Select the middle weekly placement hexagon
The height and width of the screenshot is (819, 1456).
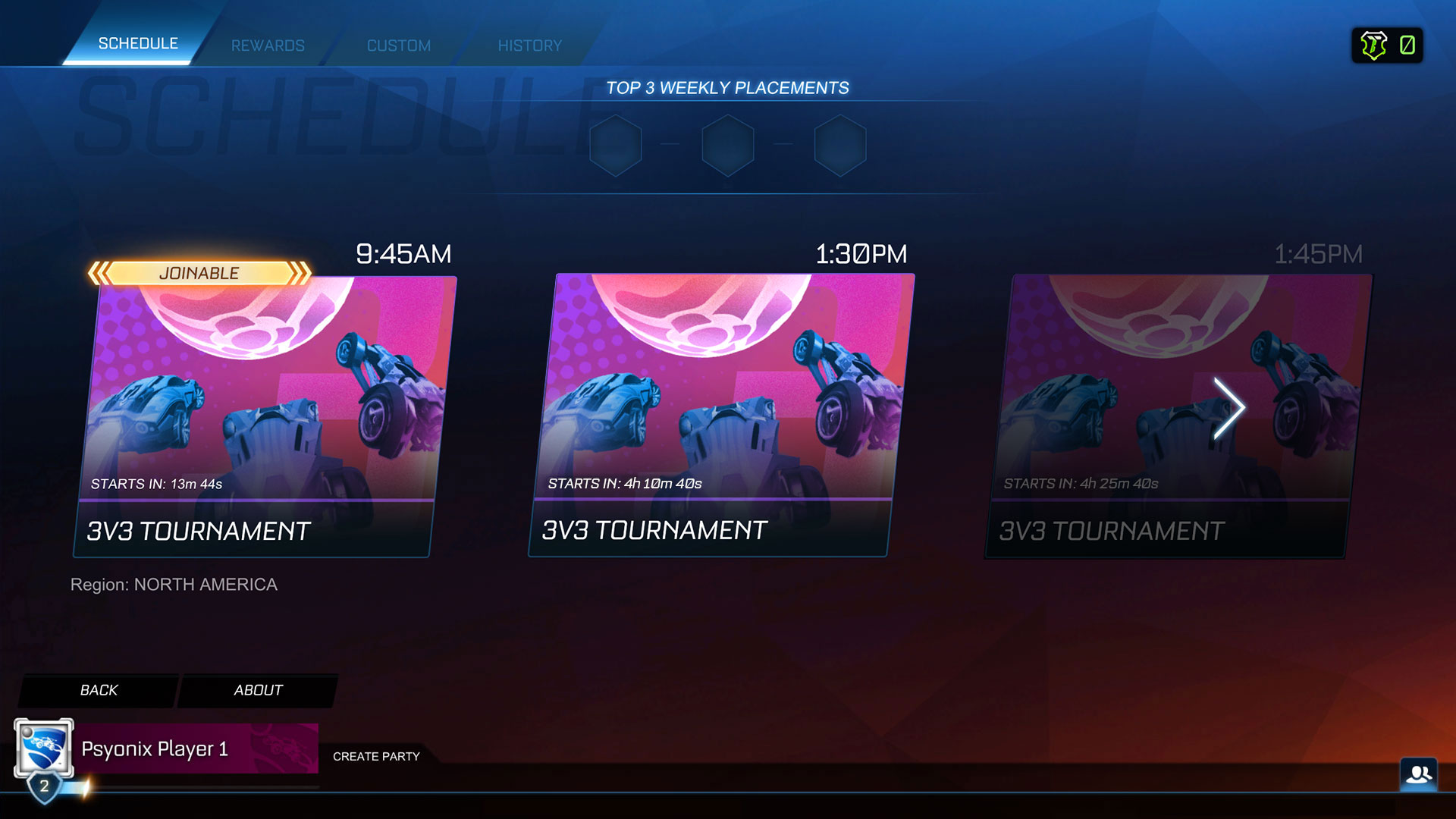[x=728, y=146]
